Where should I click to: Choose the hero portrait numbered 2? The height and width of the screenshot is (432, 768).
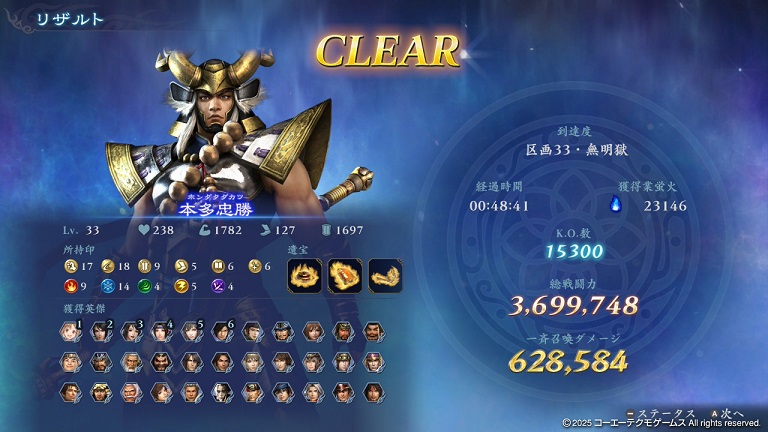[x=100, y=331]
